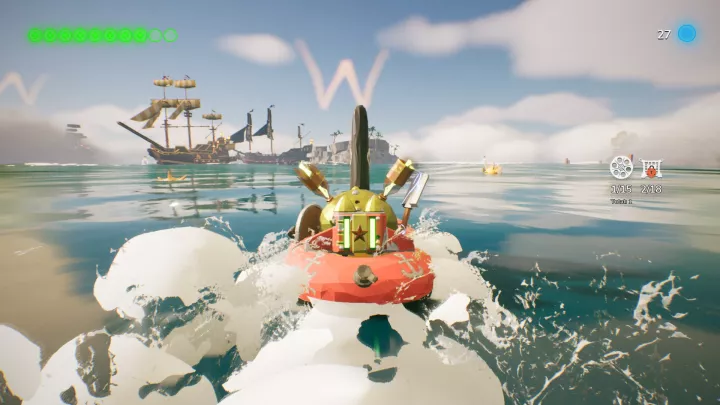Image resolution: width=720 pixels, height=405 pixels.
Task: Click the film reel collectible tracker icon
Action: (x=621, y=167)
